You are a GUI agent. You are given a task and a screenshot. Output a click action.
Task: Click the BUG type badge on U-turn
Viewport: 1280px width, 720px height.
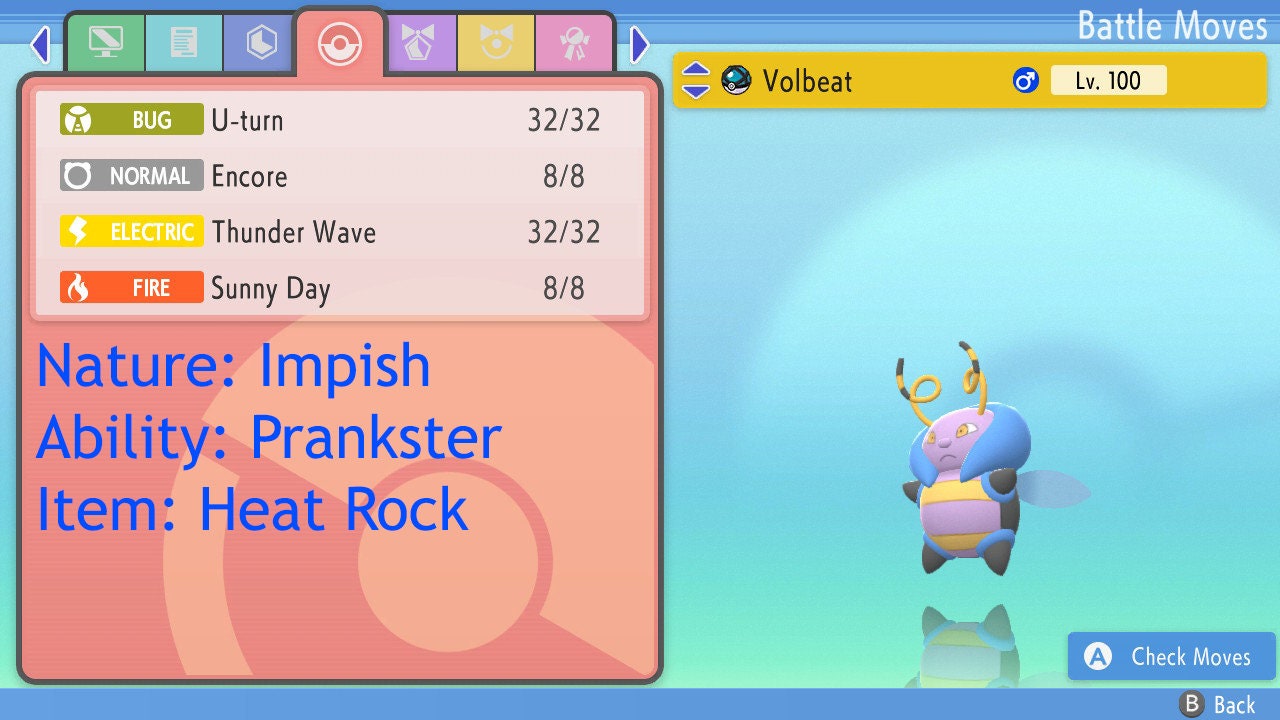[130, 120]
